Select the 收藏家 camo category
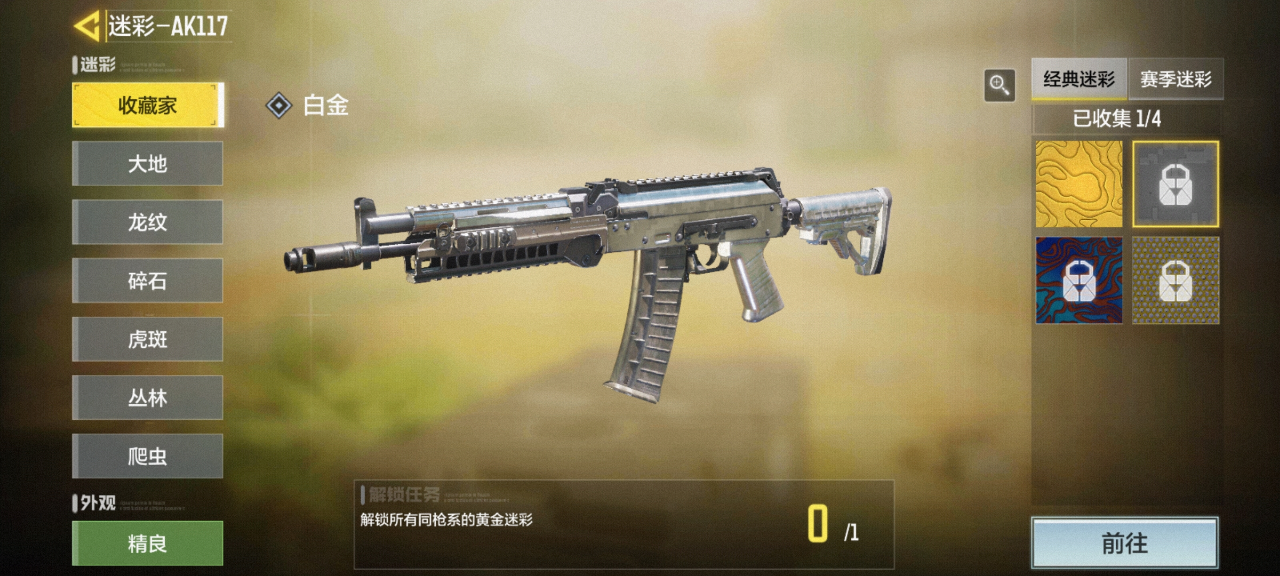Image resolution: width=1280 pixels, height=576 pixels. [x=147, y=105]
